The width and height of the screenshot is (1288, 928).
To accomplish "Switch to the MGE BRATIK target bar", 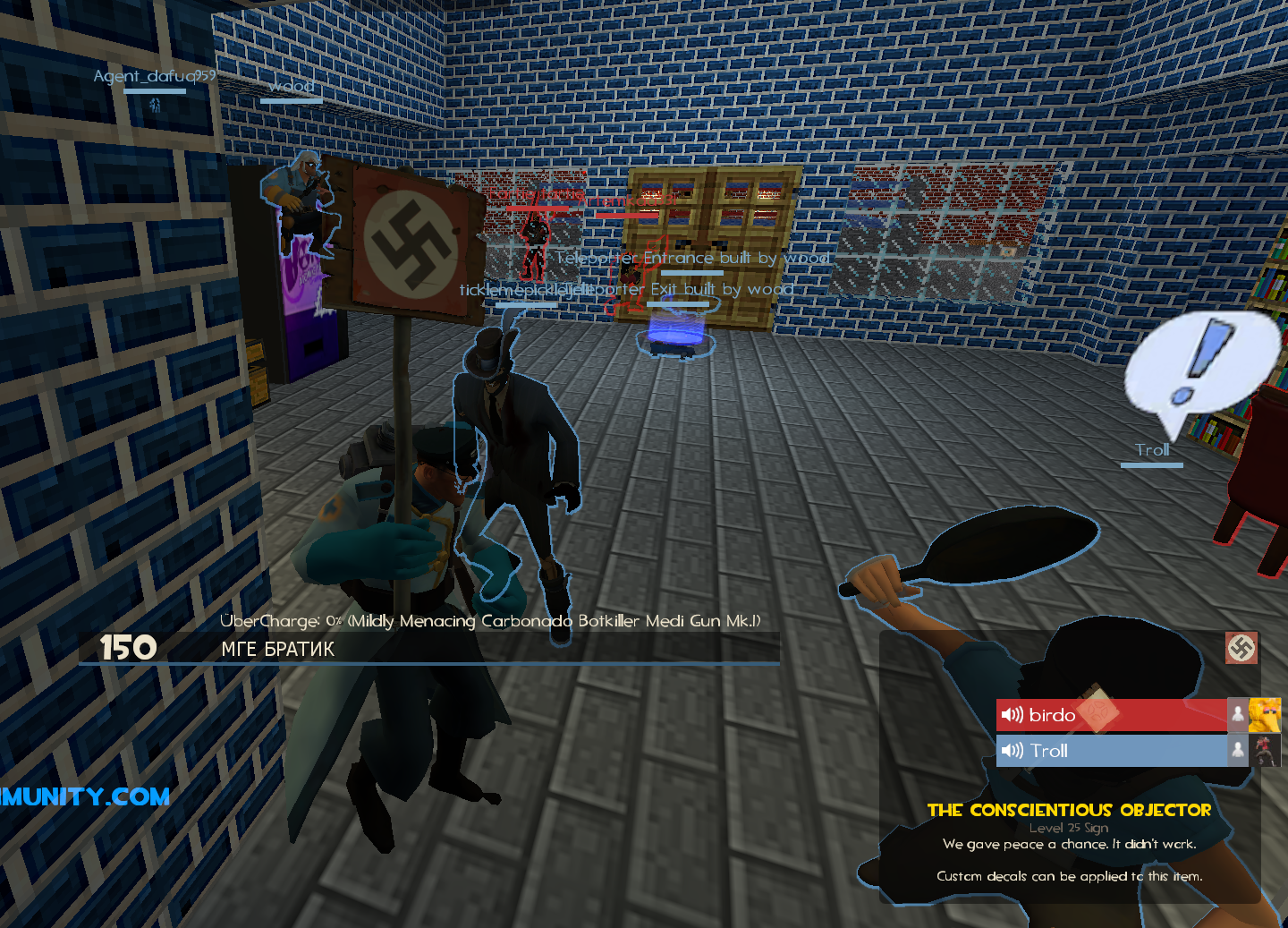I will (277, 649).
